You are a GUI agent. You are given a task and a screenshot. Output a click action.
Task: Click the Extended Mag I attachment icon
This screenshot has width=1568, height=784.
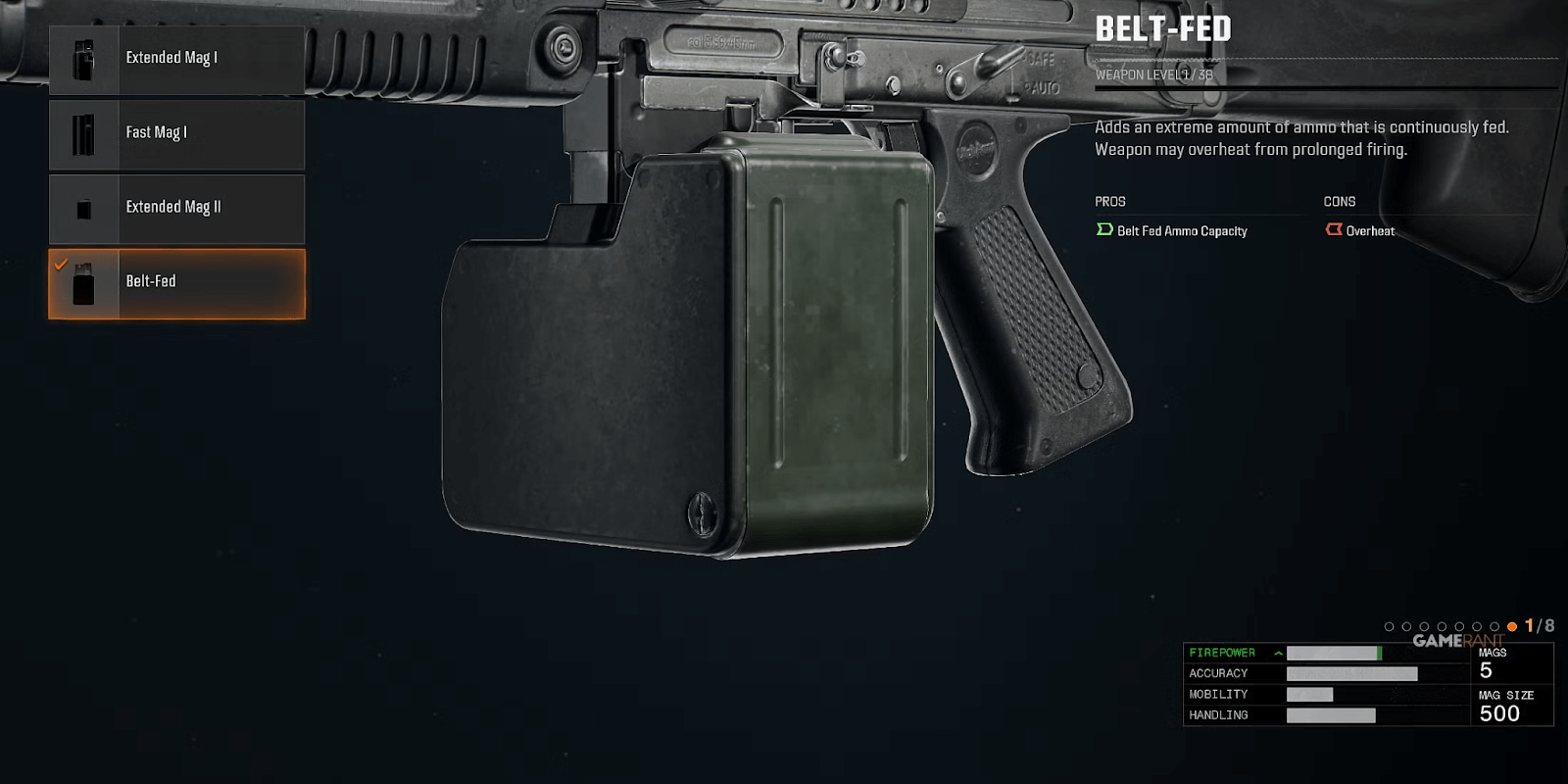[82, 59]
